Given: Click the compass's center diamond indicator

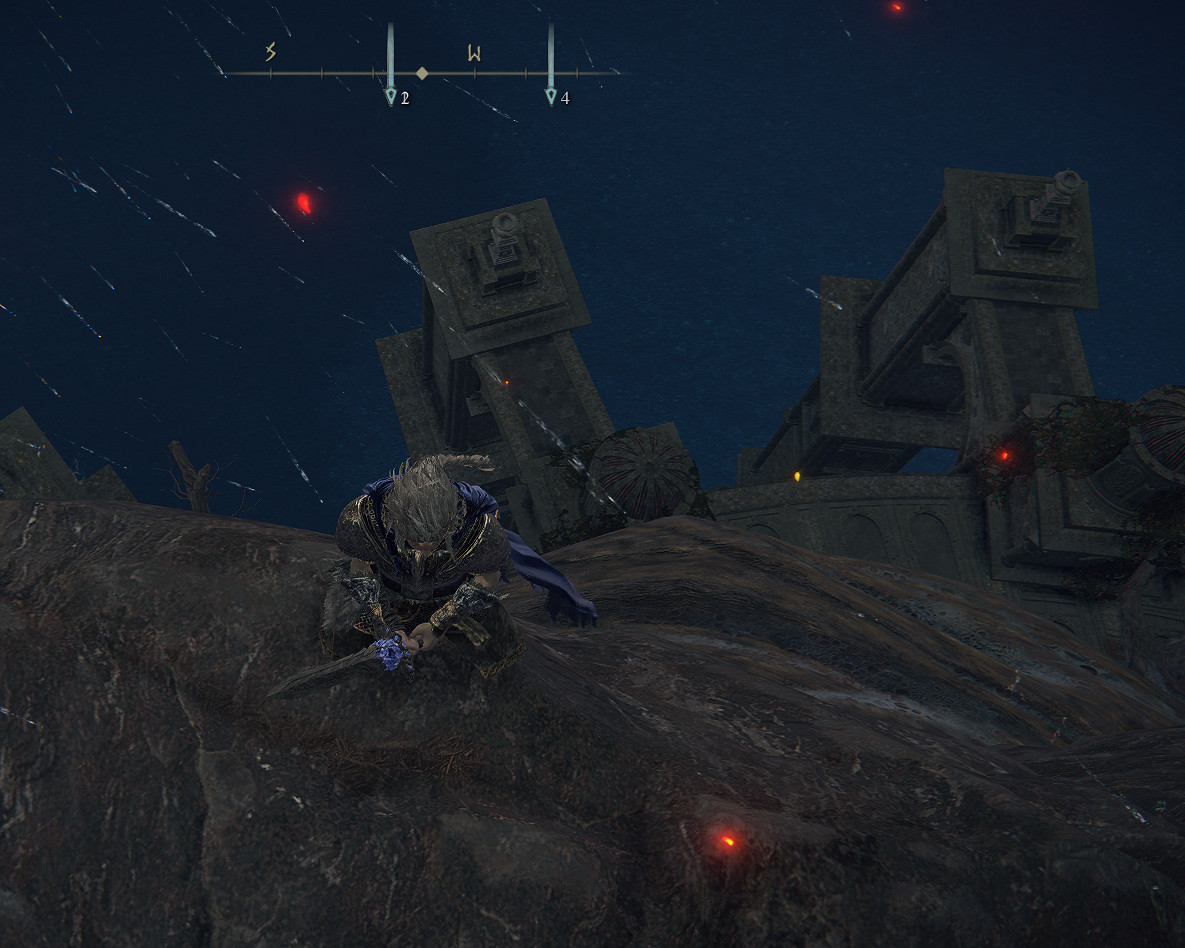Looking at the screenshot, I should (422, 73).
